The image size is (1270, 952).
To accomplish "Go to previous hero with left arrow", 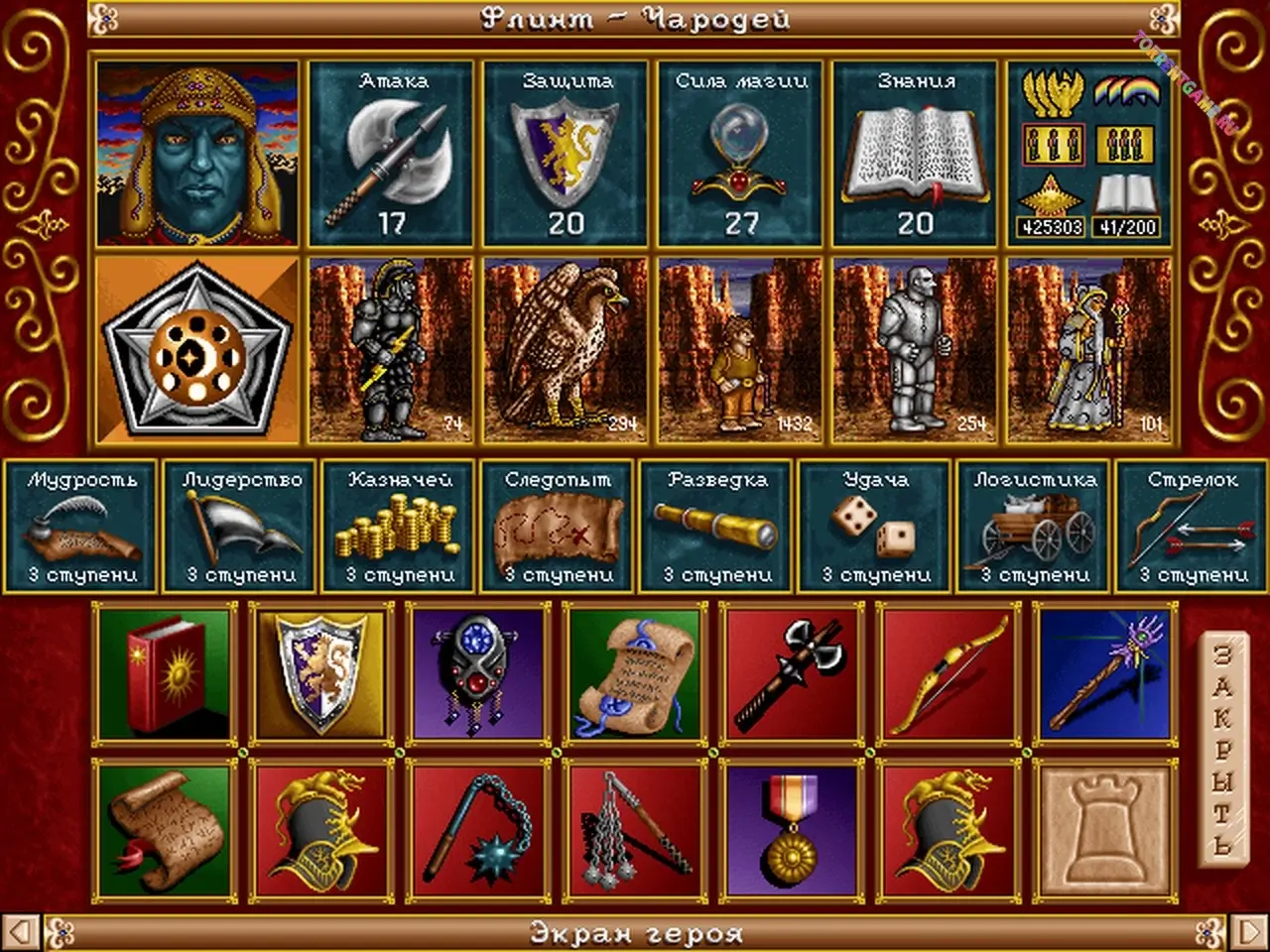I will click(25, 933).
